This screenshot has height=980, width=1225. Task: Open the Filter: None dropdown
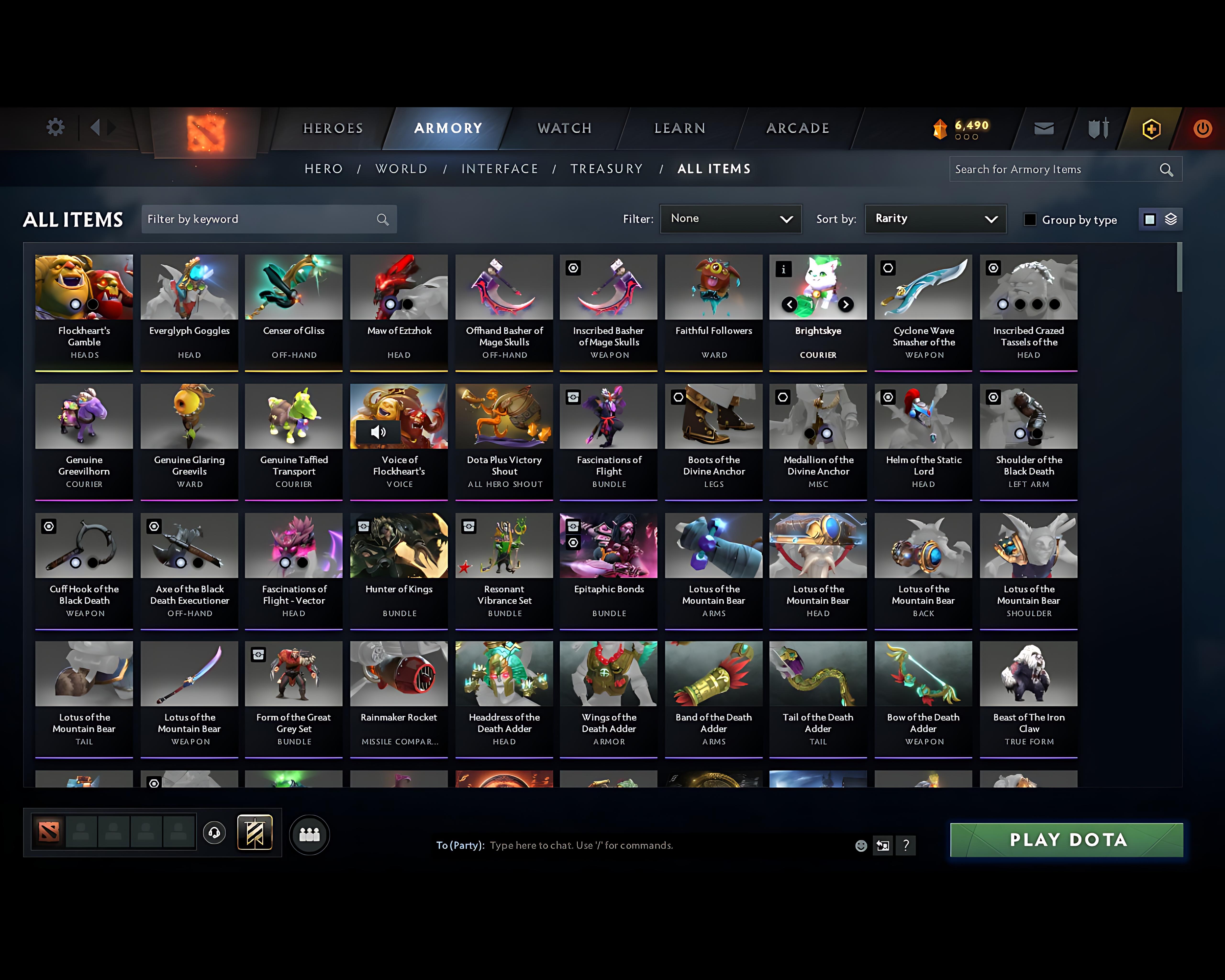[x=731, y=219]
